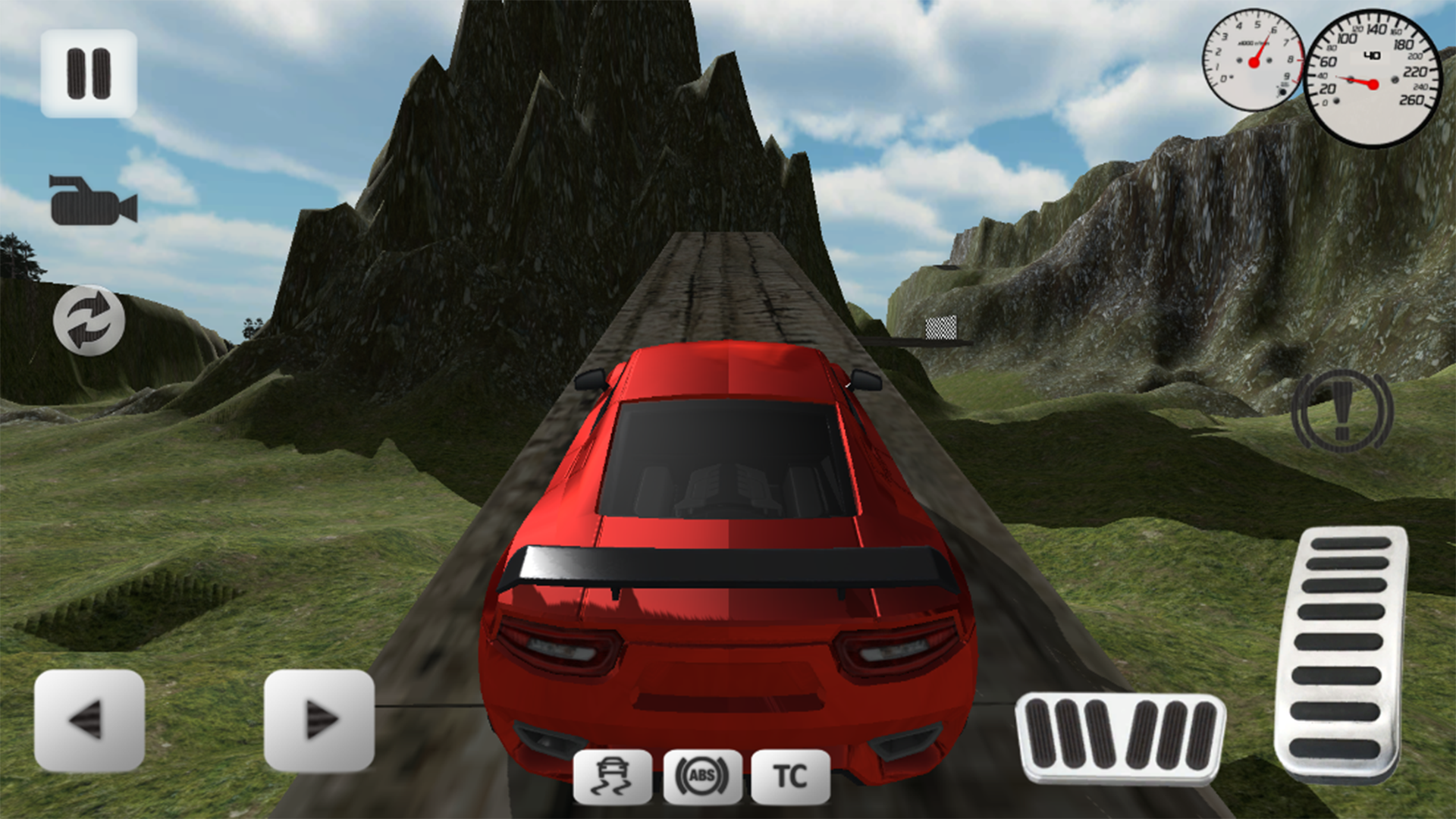Screen dimensions: 1456x819
Task: Toggle the ABS braking system
Action: 701,775
